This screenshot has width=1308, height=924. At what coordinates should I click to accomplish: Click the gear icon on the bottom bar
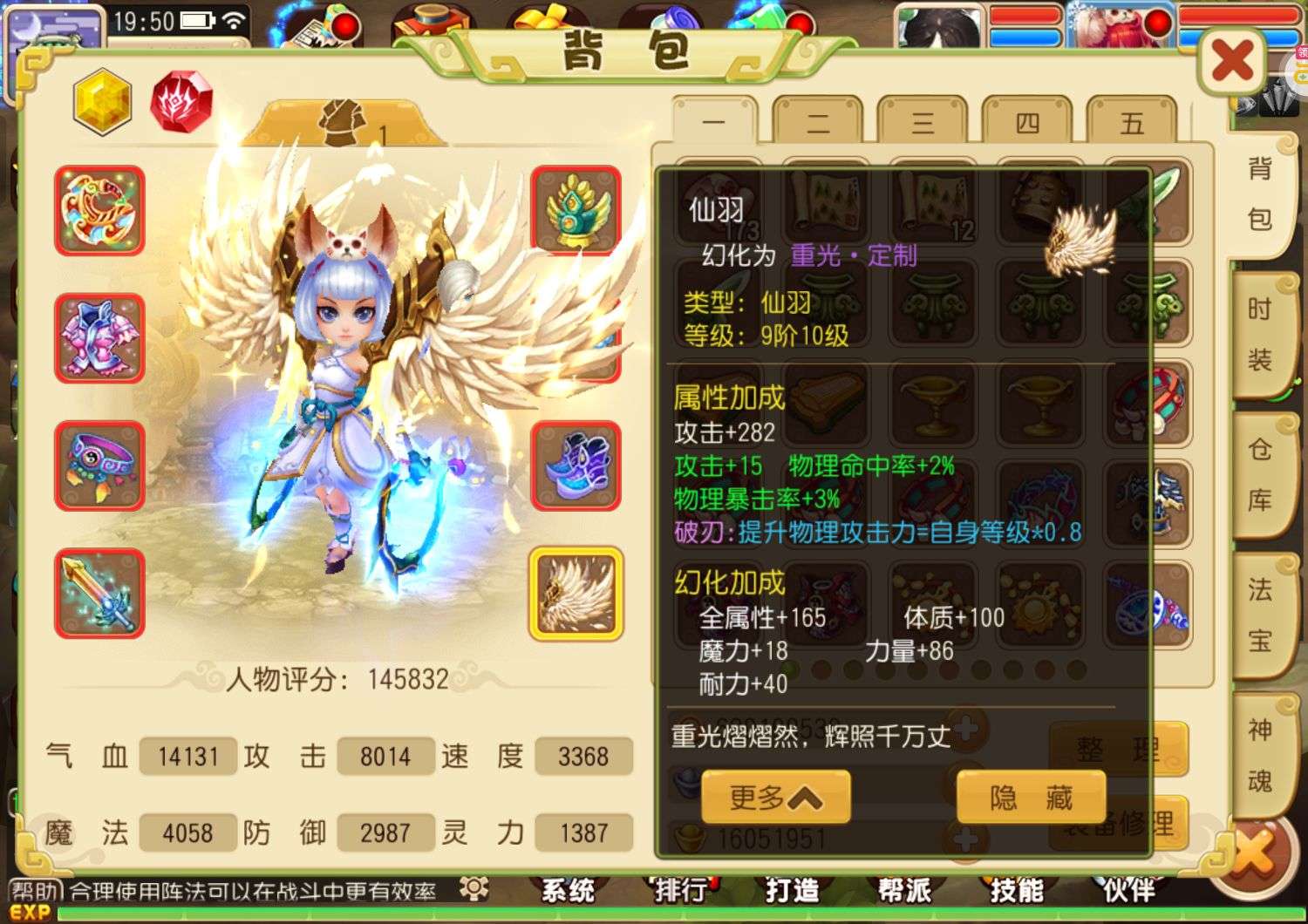point(472,888)
